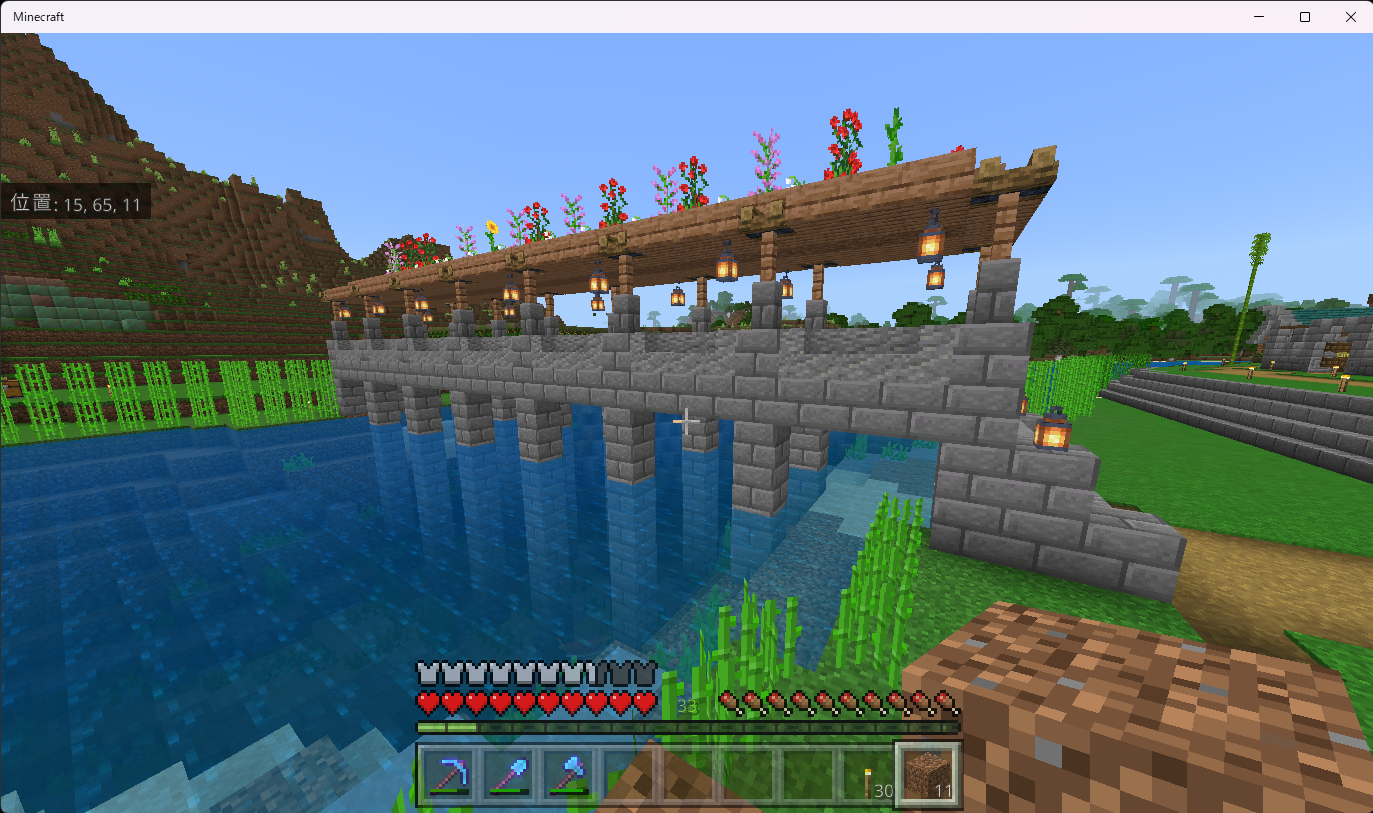The width and height of the screenshot is (1373, 813).
Task: Click the selected slot highlight frame
Action: 928,773
